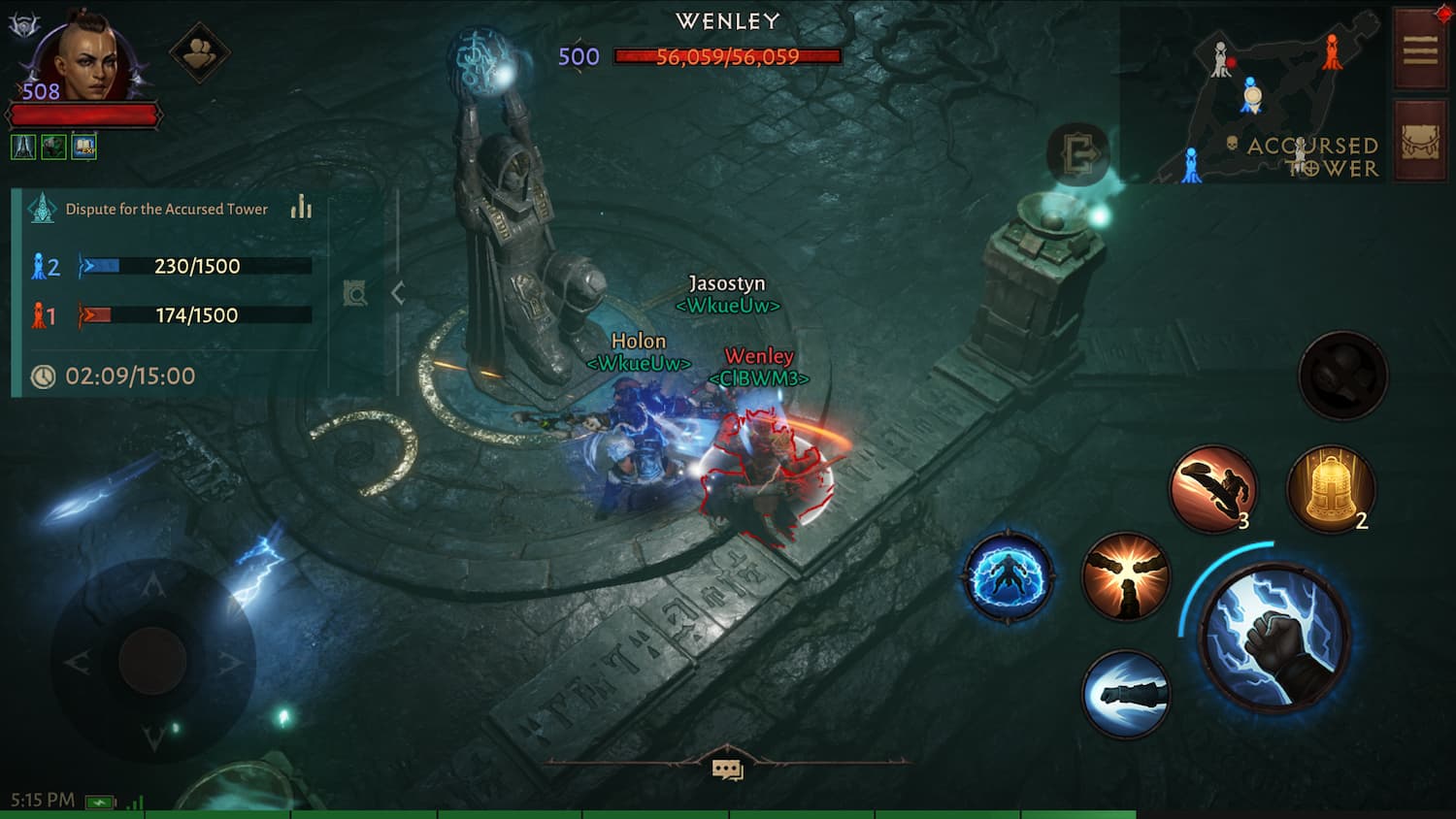Tap the exit battleground icon beside the minimap
The height and width of the screenshot is (819, 1456).
[x=1079, y=152]
